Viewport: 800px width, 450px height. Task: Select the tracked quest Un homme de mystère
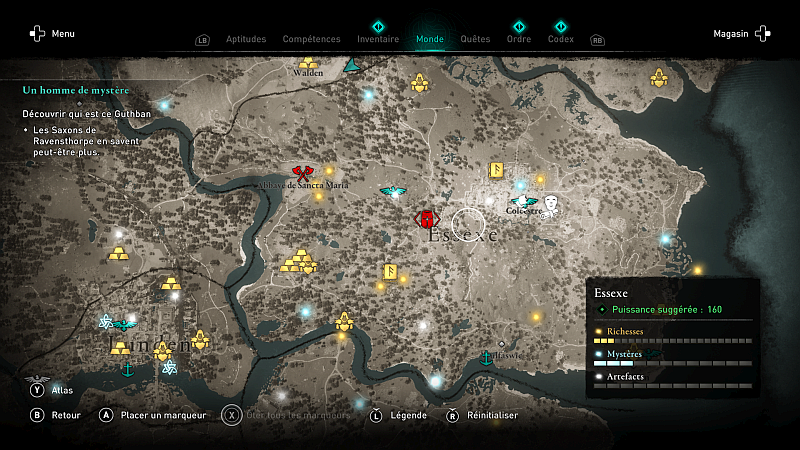click(x=76, y=90)
